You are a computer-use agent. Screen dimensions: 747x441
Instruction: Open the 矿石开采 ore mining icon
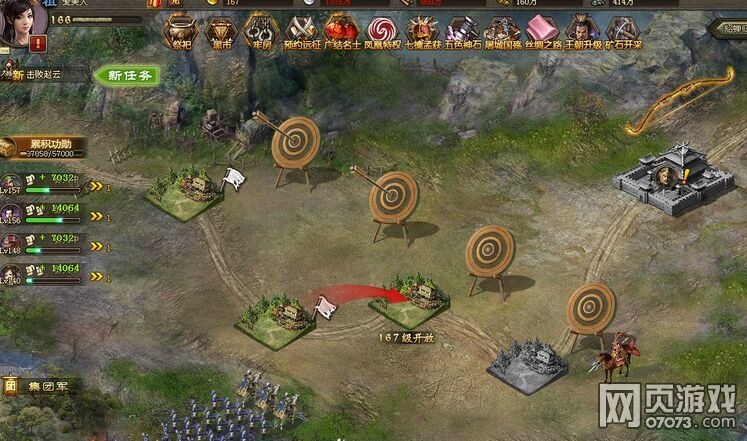click(623, 32)
